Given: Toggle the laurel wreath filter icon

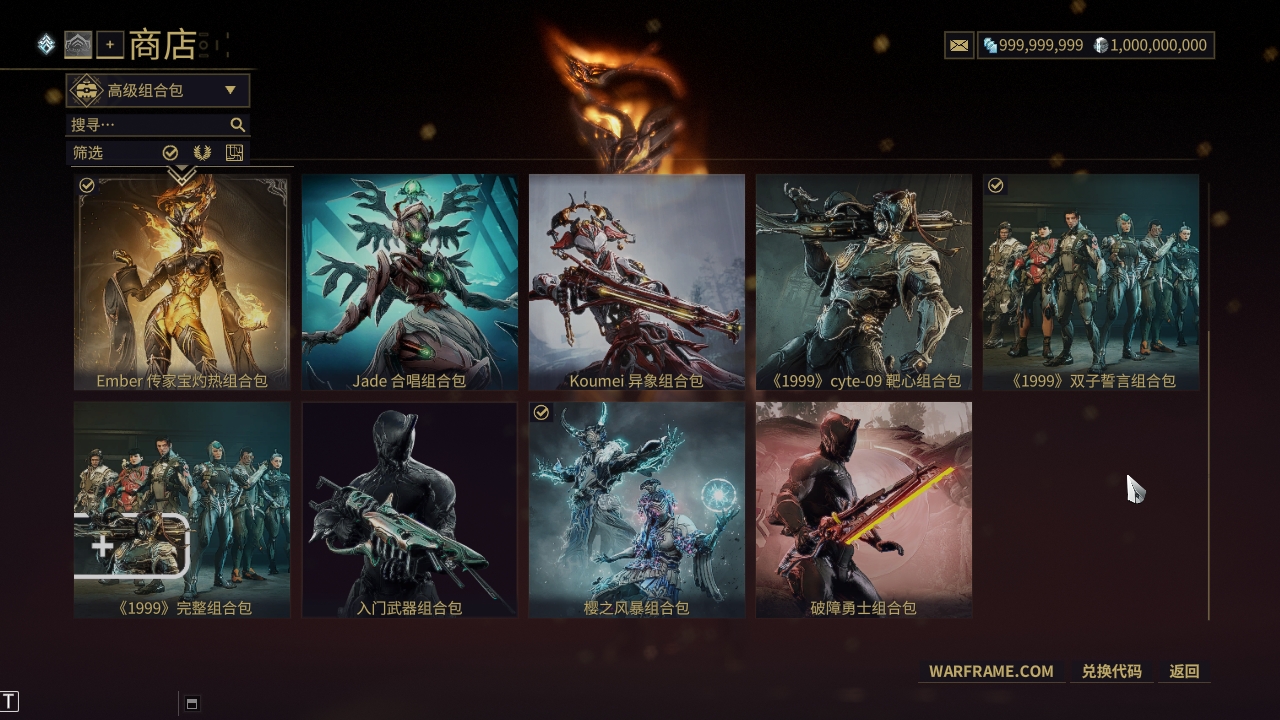Looking at the screenshot, I should point(202,153).
